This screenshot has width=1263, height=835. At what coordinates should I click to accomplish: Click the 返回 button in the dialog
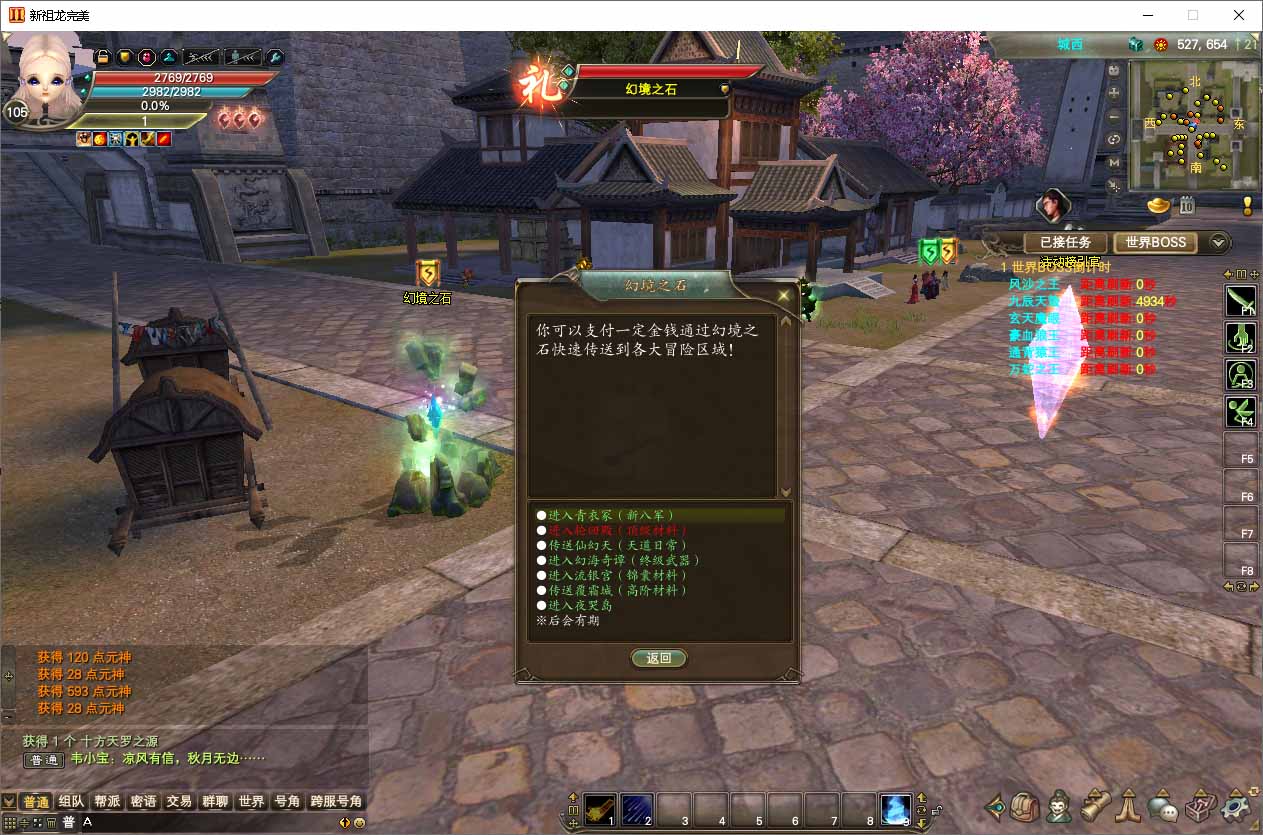point(659,658)
